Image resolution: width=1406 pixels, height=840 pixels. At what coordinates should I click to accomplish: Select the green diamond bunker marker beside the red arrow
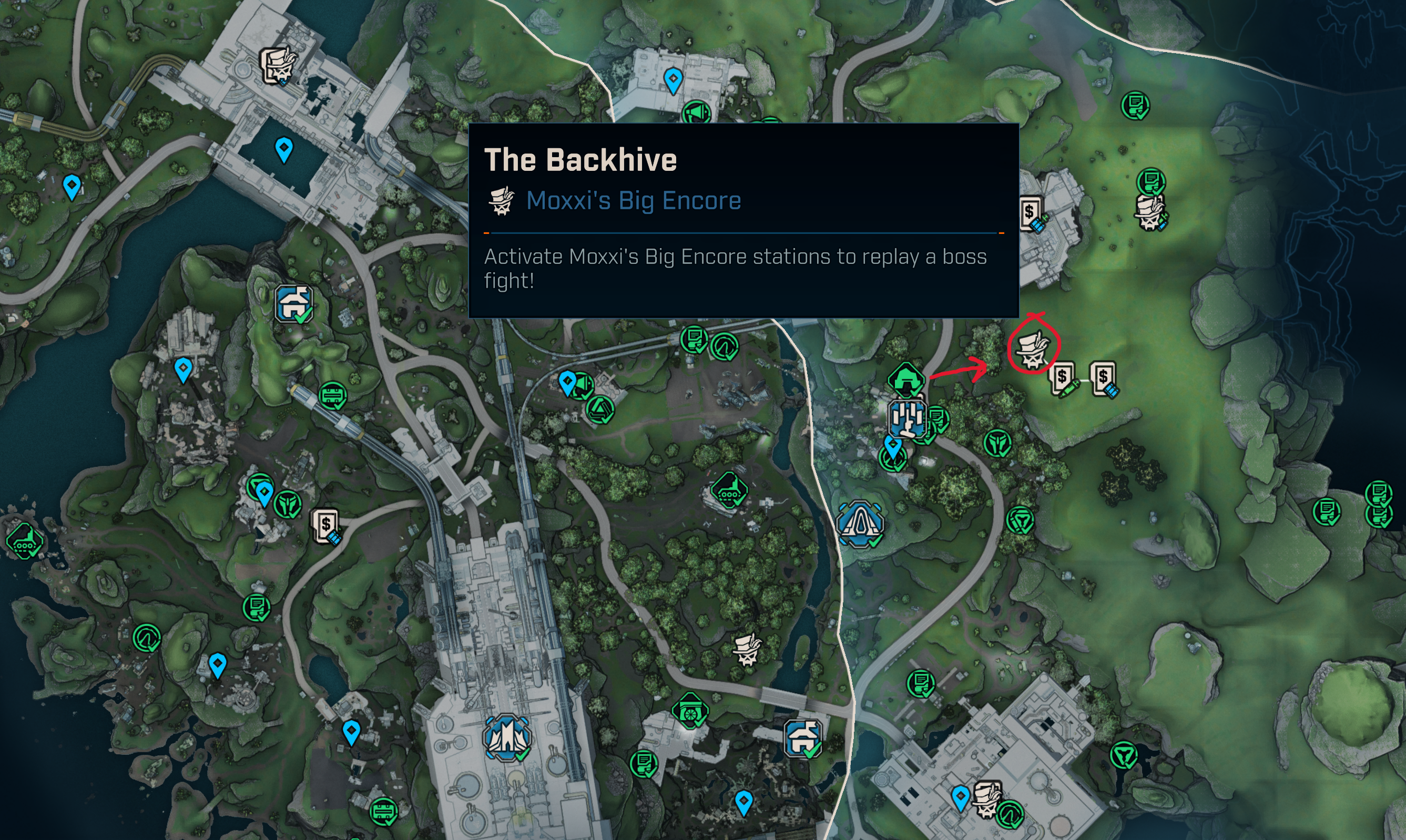[x=906, y=378]
